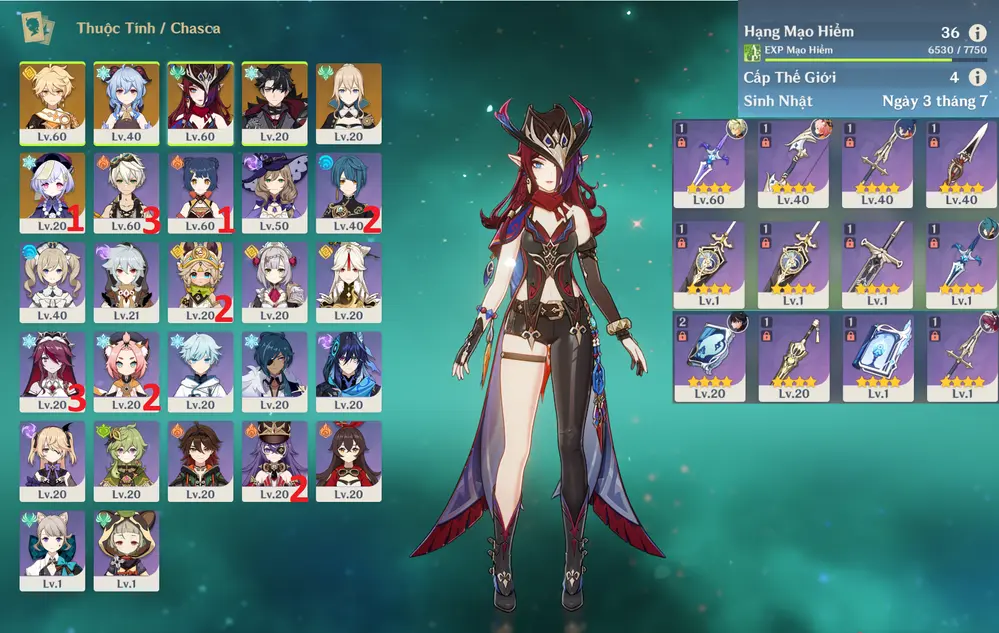This screenshot has height=633, width=999.
Task: Choose Razor's Lv.21 card
Action: point(126,282)
